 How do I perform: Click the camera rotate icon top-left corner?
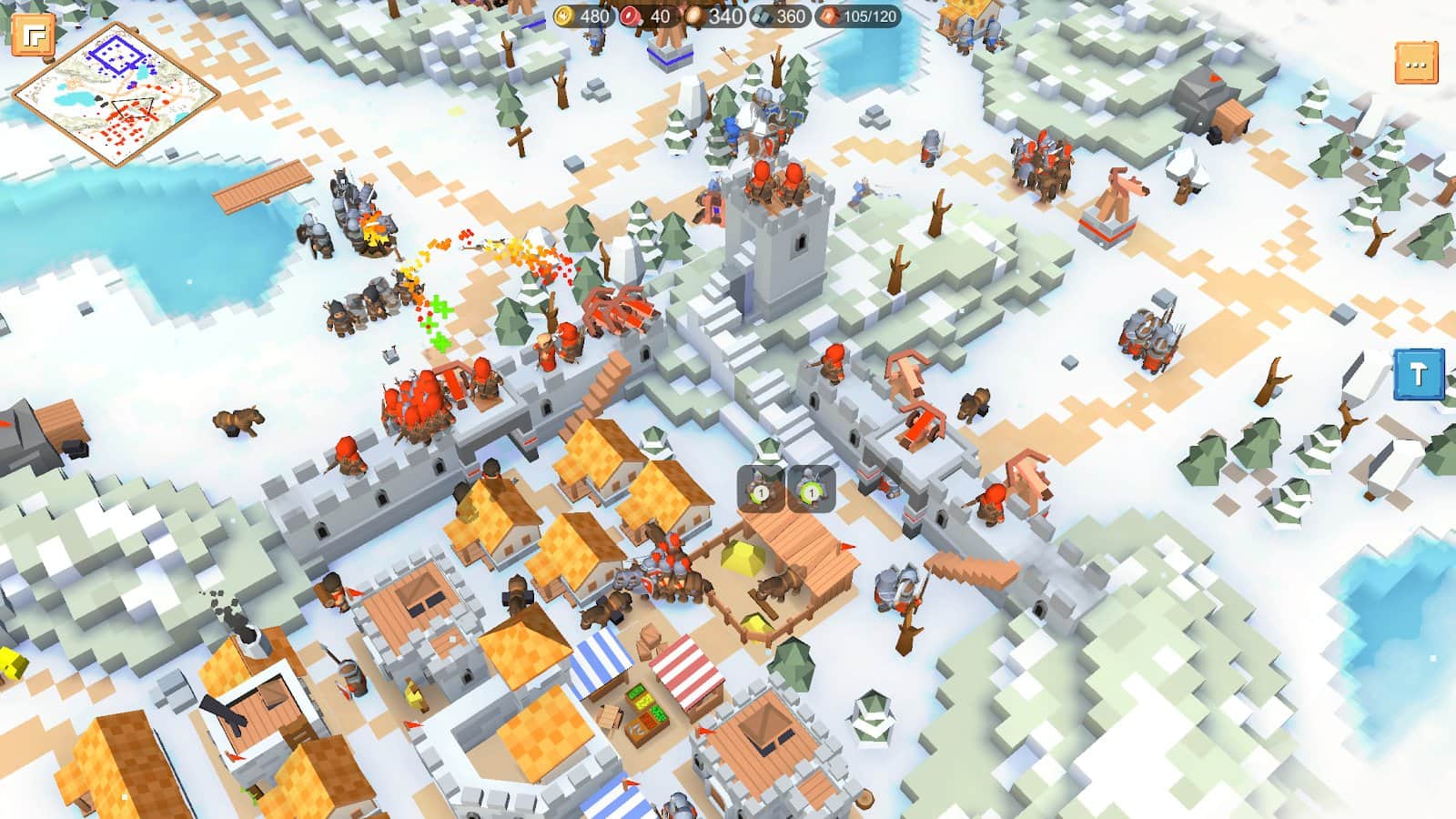[35, 35]
